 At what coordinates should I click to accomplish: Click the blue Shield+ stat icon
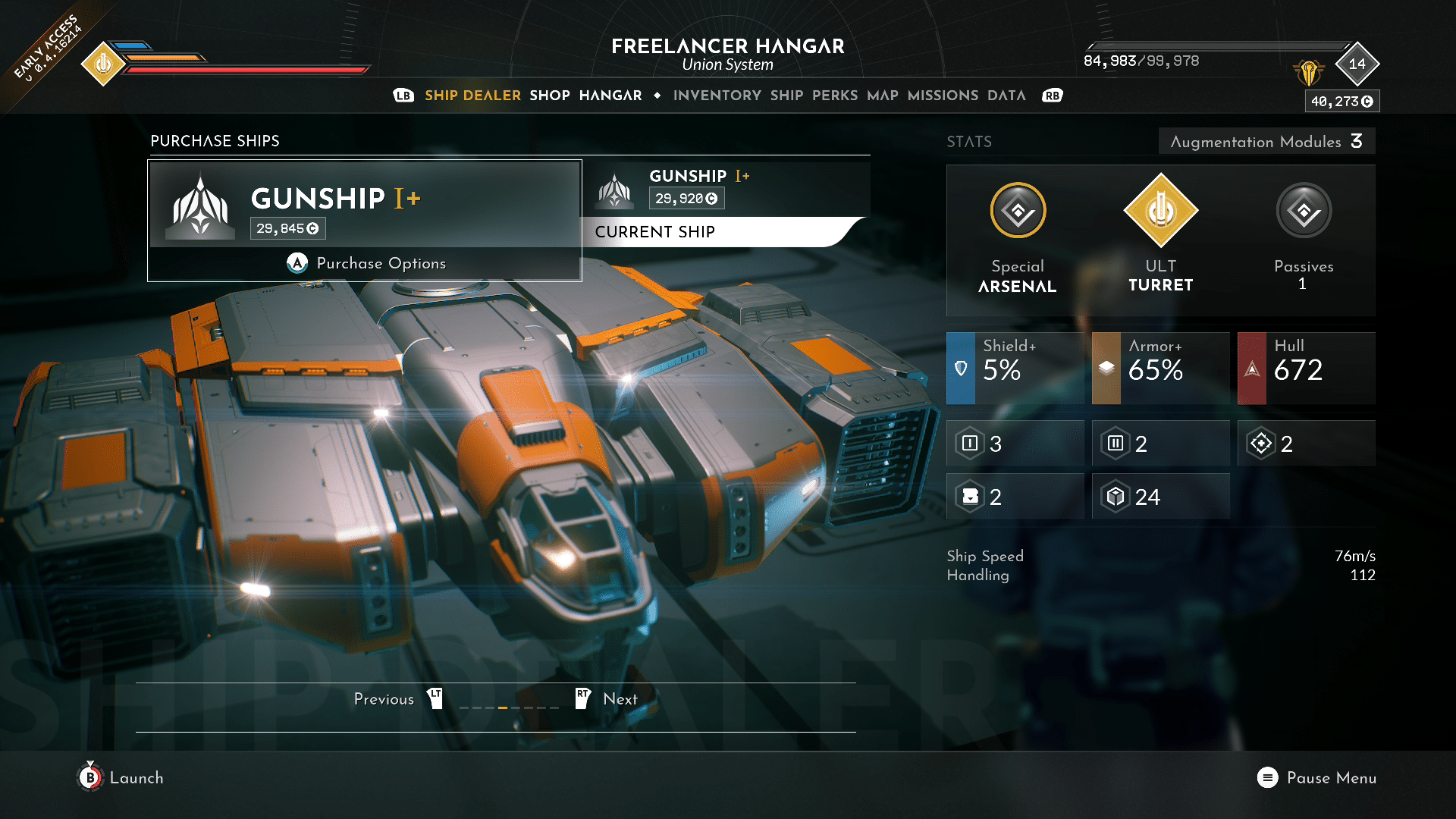pyautogui.click(x=962, y=368)
